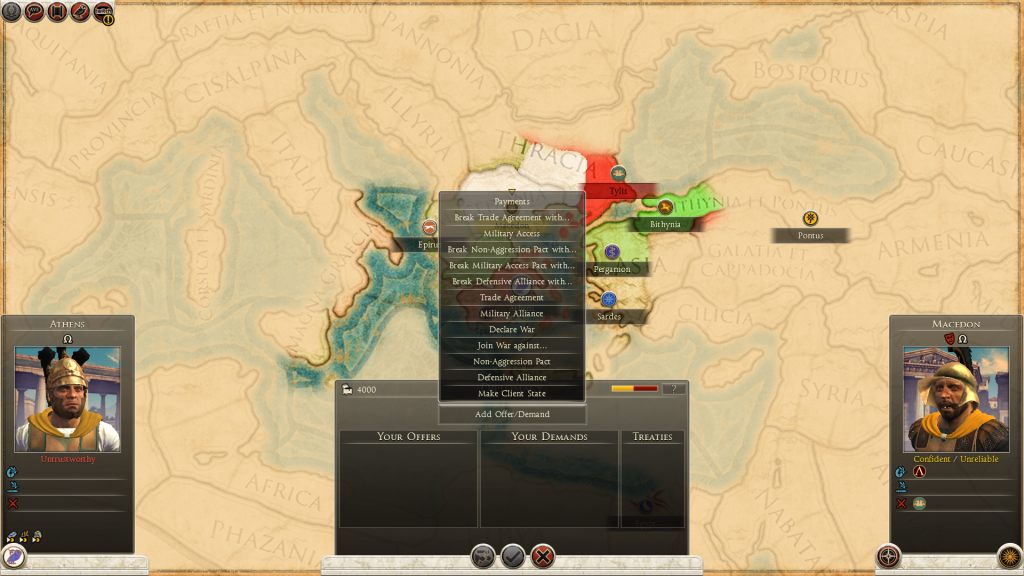Image resolution: width=1024 pixels, height=576 pixels.
Task: Confirm the proposal with the checkmark button
Action: (513, 556)
